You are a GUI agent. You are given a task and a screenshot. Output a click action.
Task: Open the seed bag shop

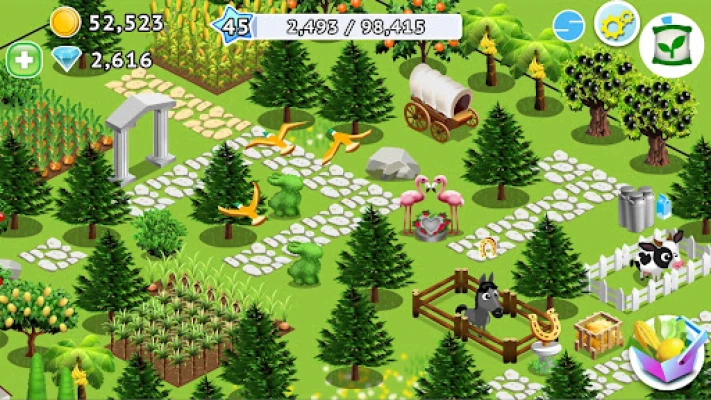point(671,45)
